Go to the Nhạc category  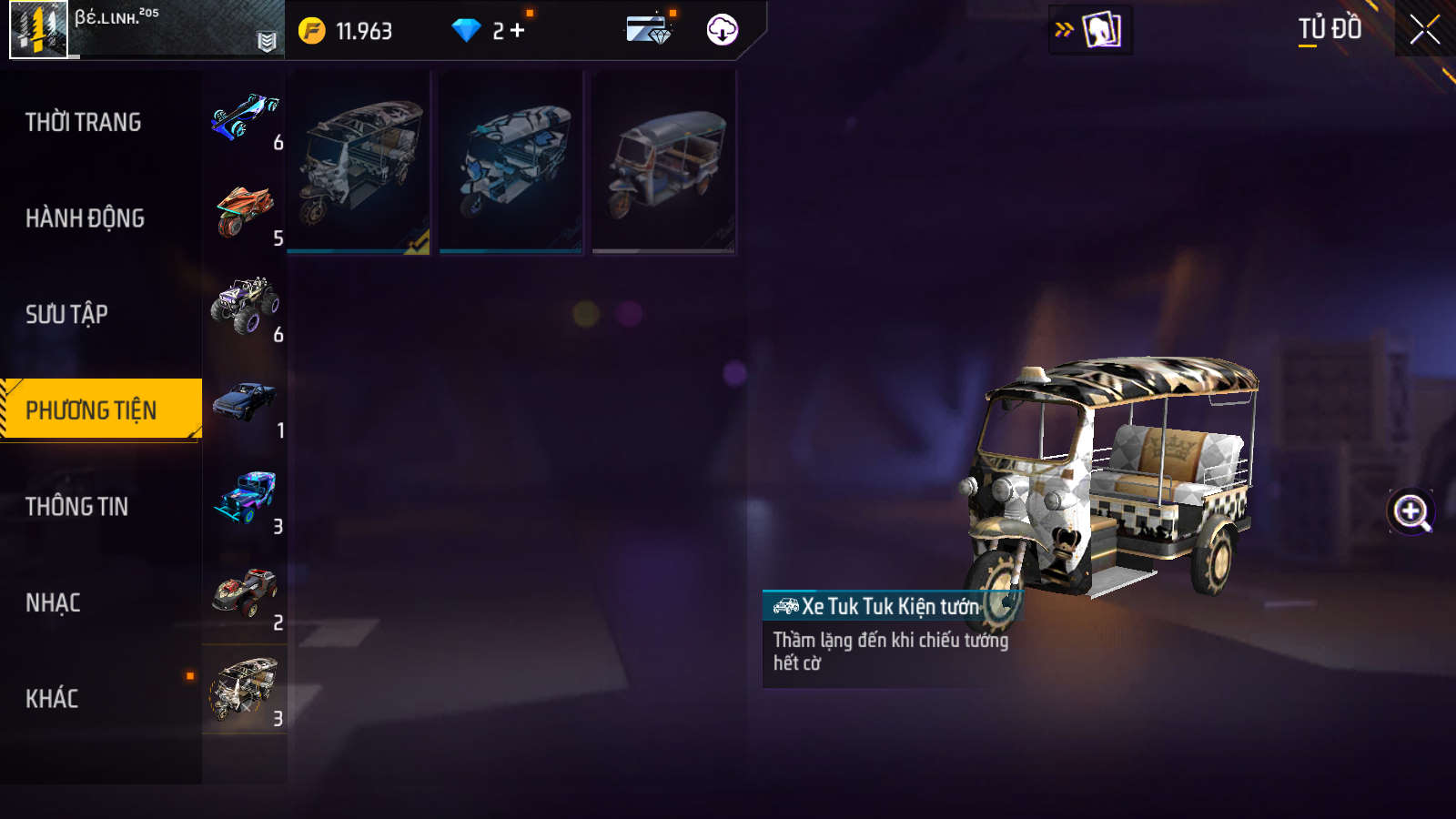(x=53, y=602)
